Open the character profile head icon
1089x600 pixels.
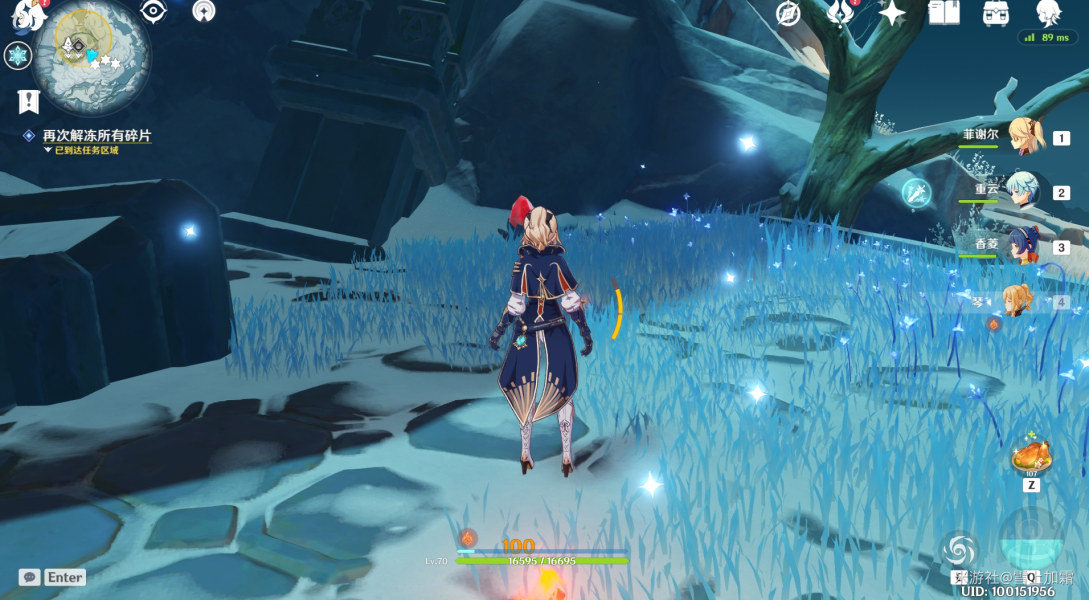point(1048,13)
